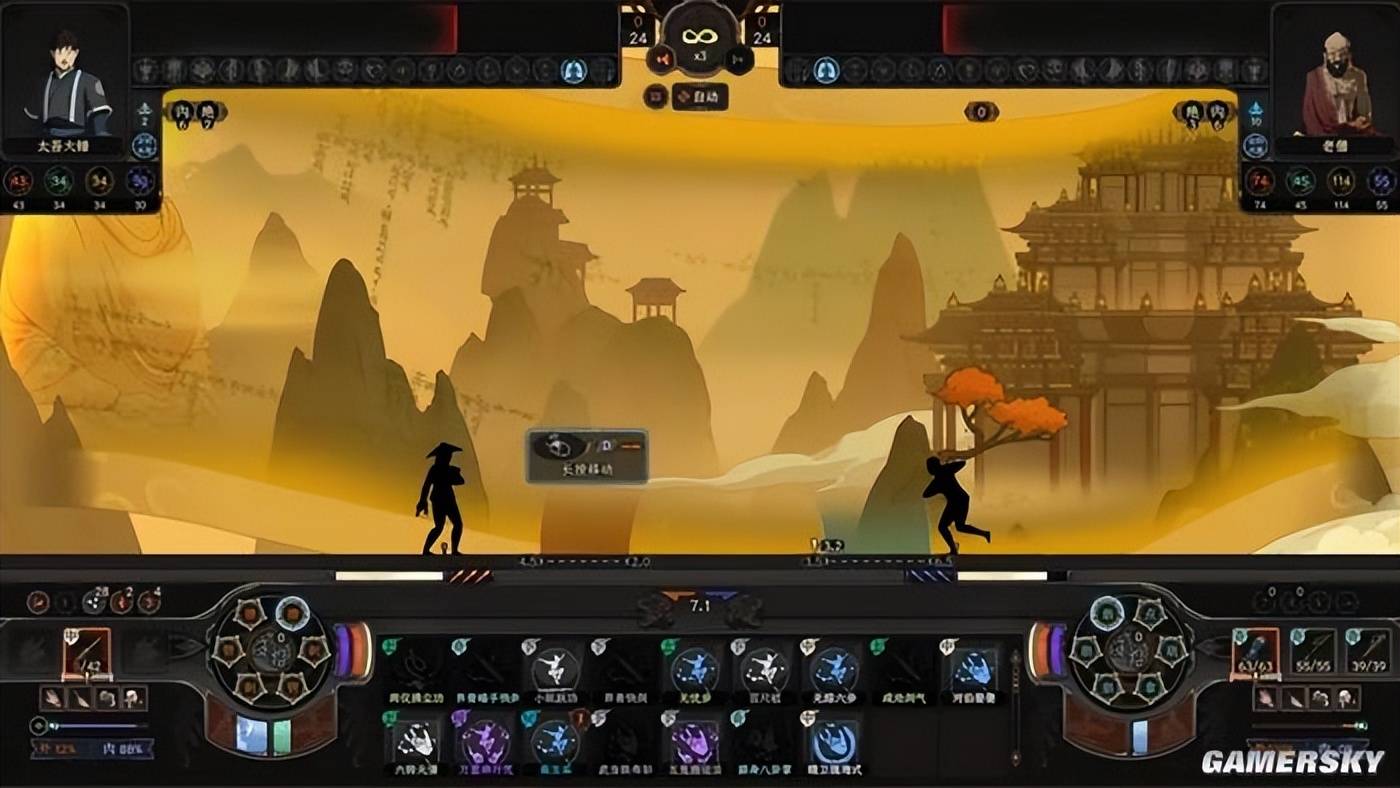Select the enemy's 39/39 weapon slot

1367,652
